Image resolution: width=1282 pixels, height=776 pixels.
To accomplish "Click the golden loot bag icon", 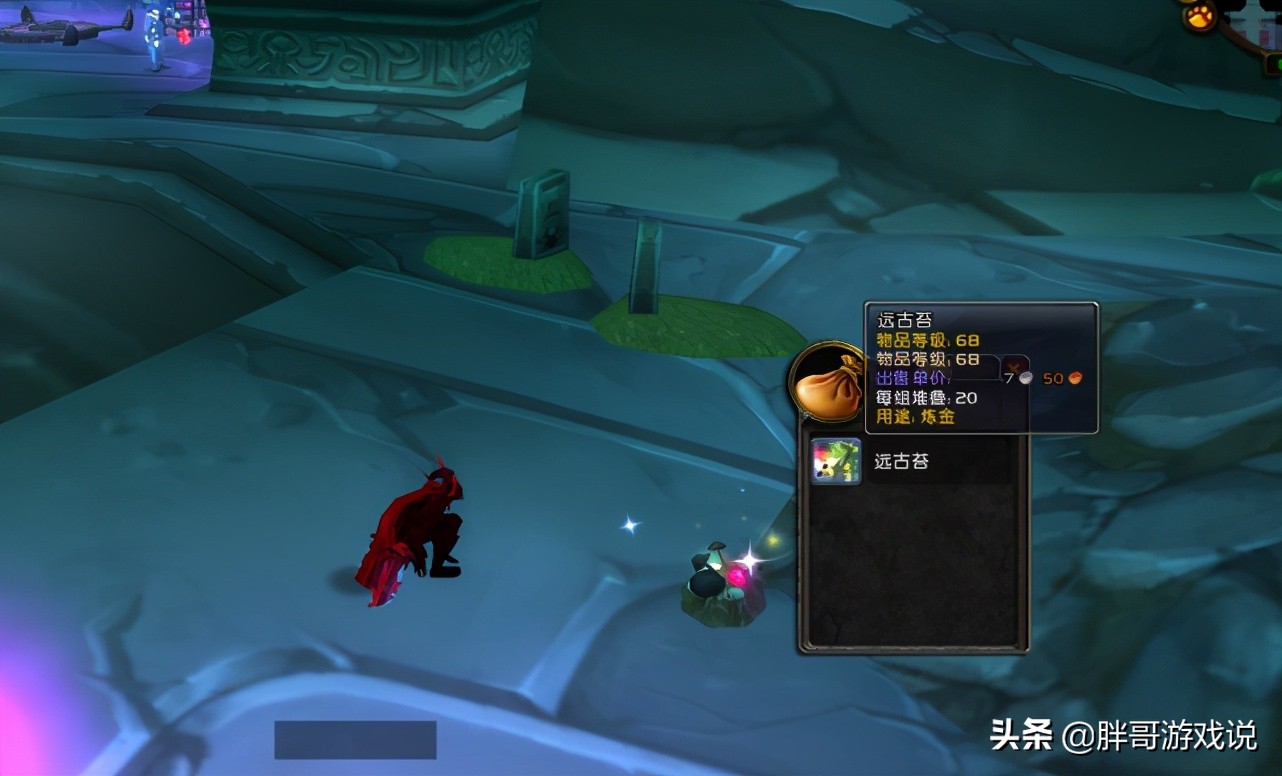I will coord(829,384).
